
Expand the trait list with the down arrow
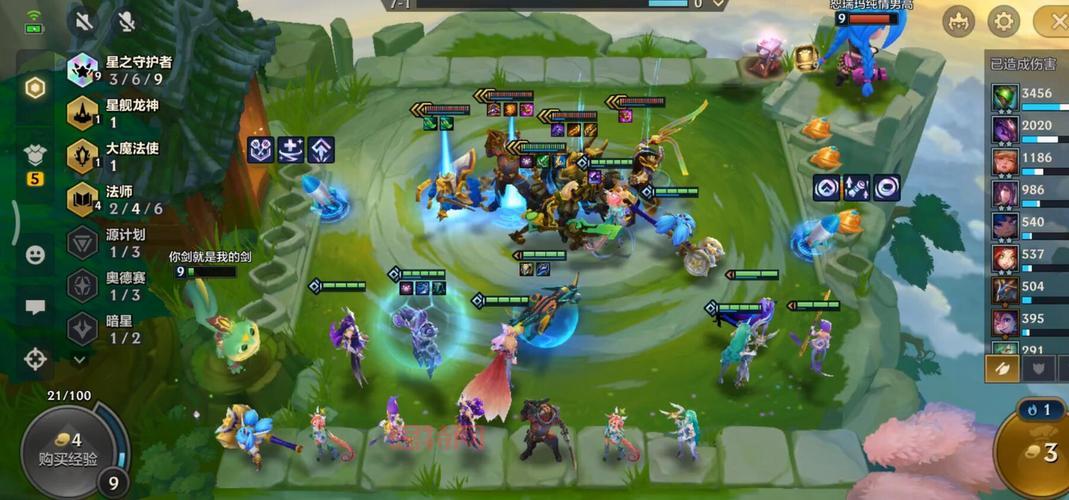[x=81, y=357]
